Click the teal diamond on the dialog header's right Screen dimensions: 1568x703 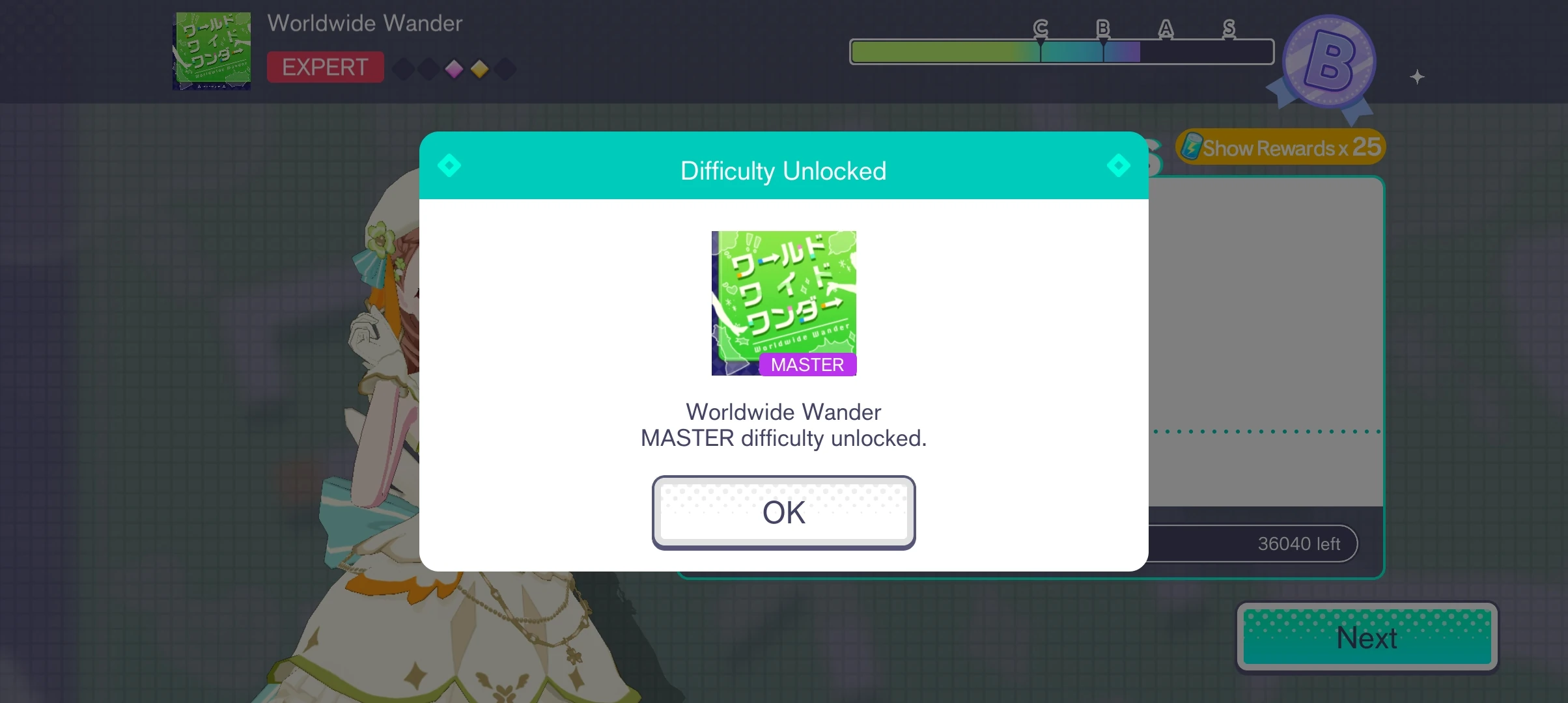click(x=1118, y=165)
